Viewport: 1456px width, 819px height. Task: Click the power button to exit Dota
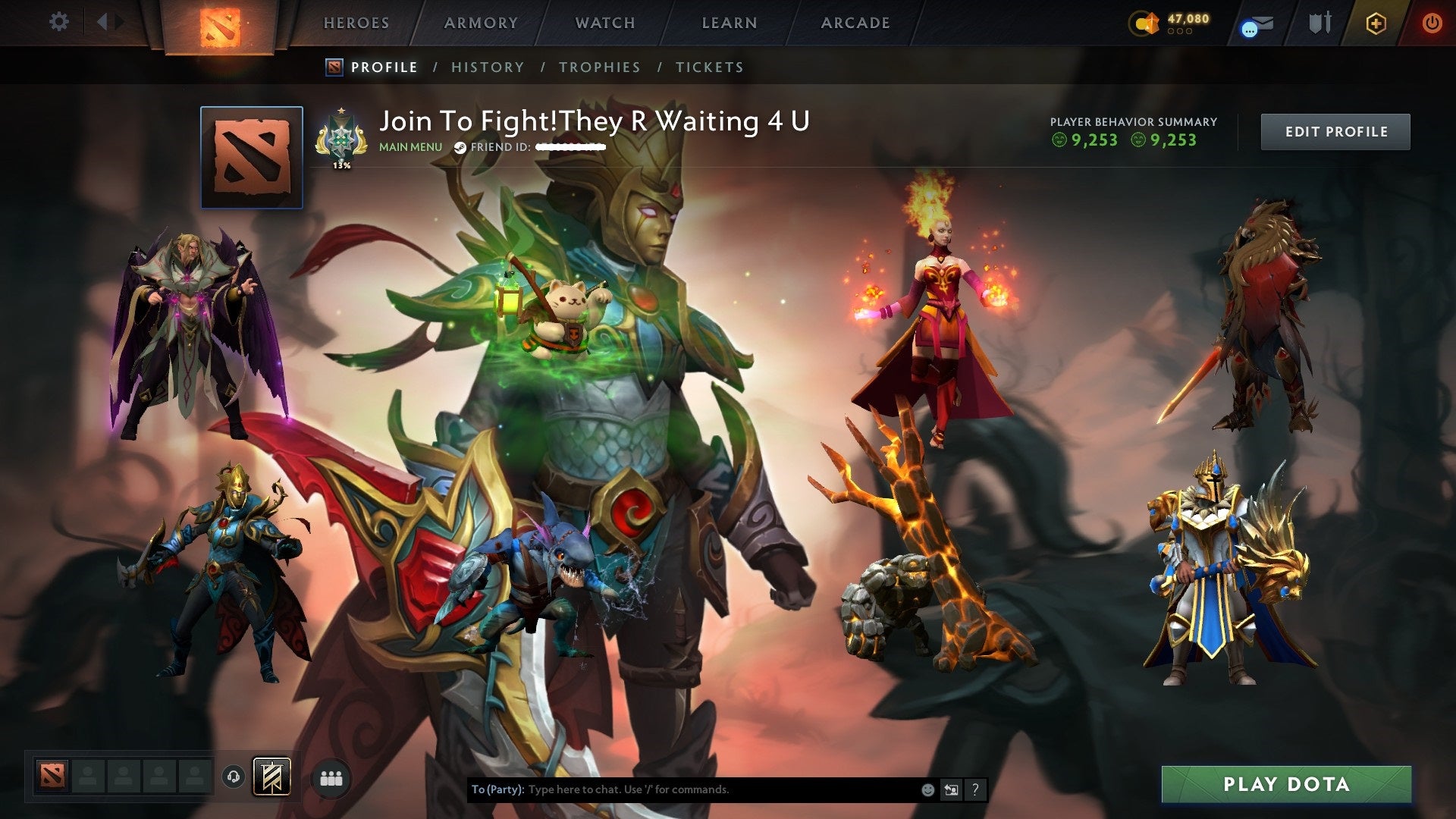[1432, 21]
